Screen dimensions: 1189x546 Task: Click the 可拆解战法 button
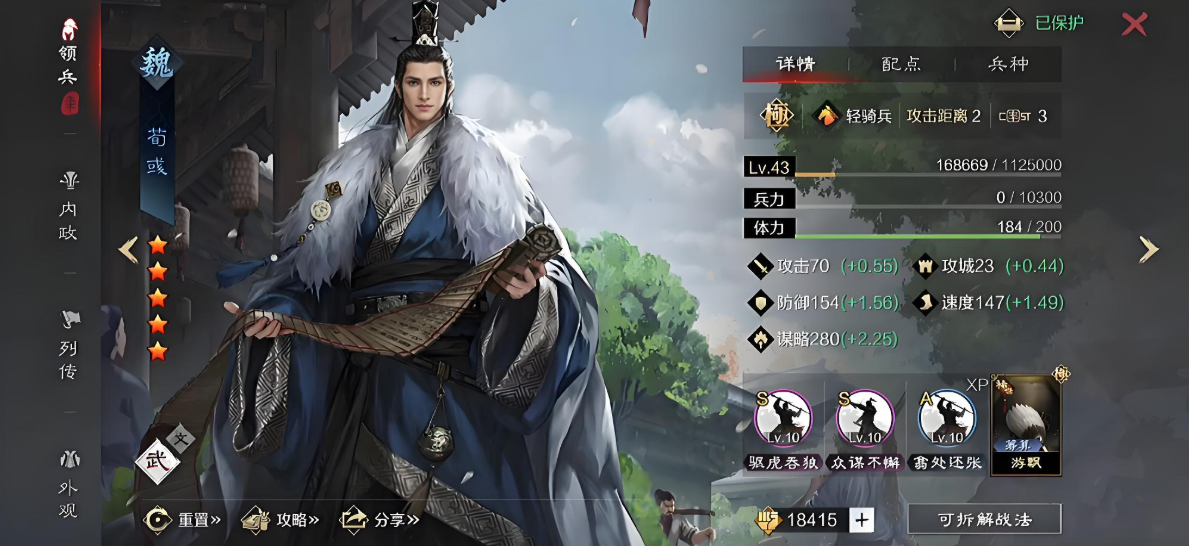[984, 519]
